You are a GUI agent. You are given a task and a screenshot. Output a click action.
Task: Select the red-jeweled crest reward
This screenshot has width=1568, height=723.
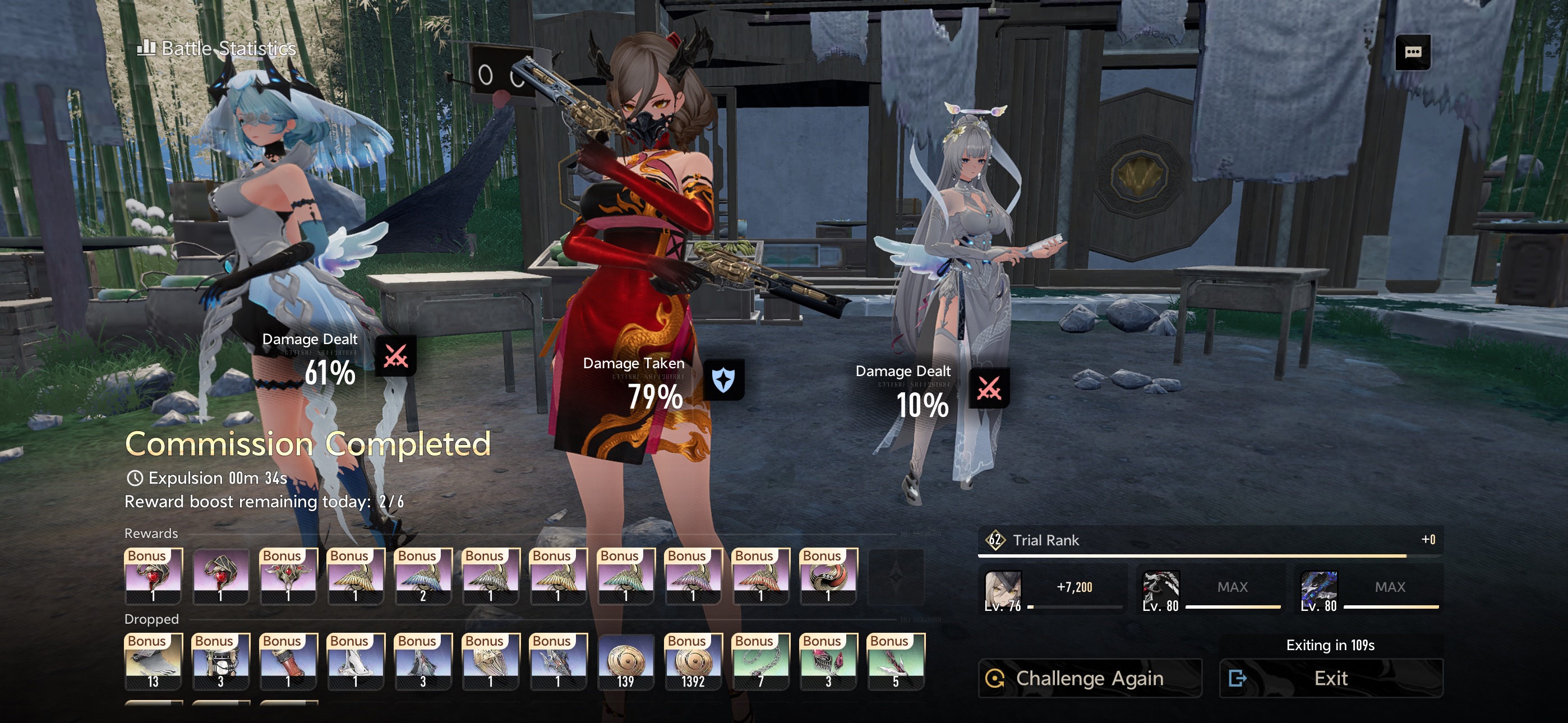coord(288,576)
